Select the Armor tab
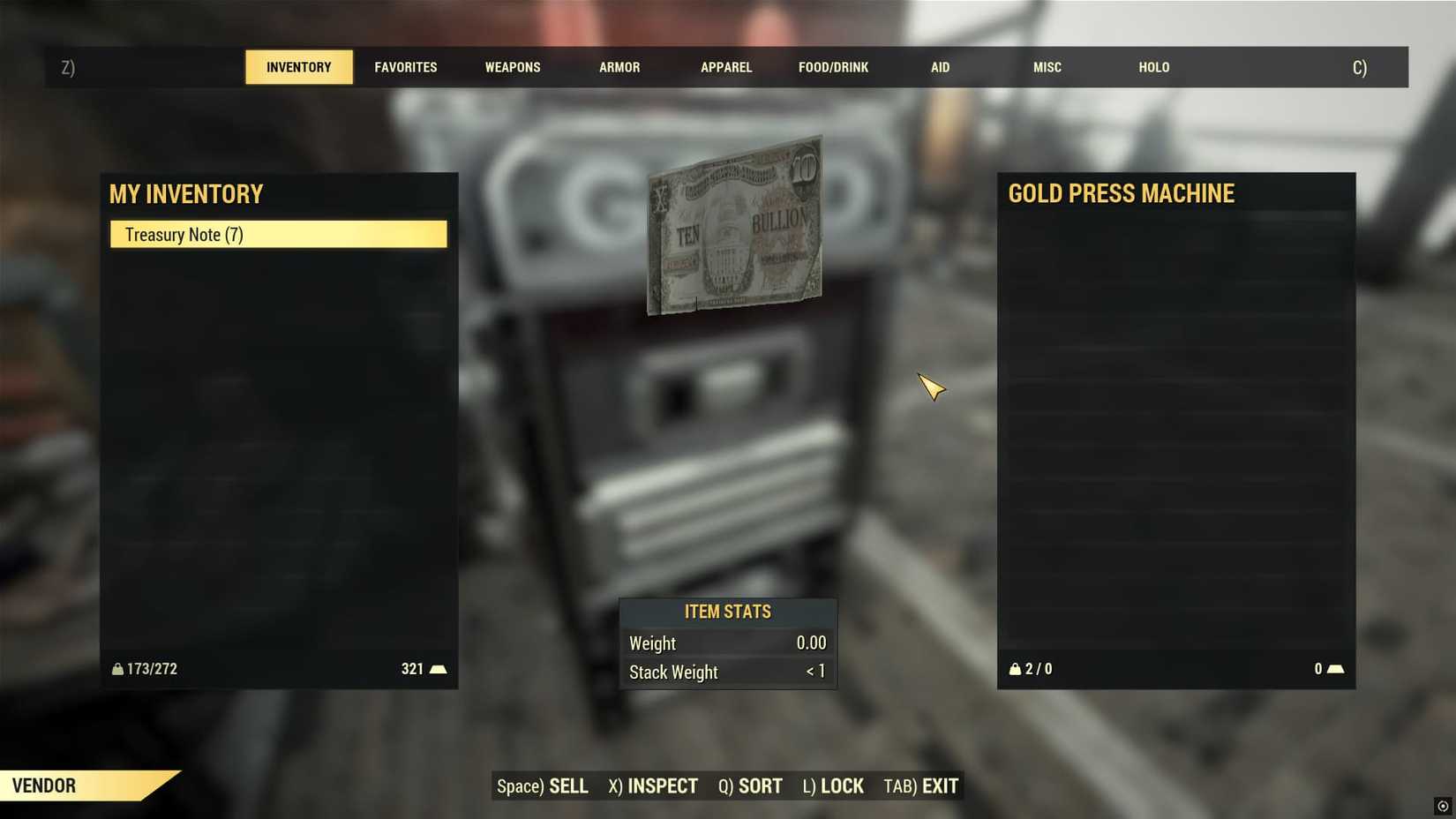This screenshot has height=819, width=1456. coord(619,67)
